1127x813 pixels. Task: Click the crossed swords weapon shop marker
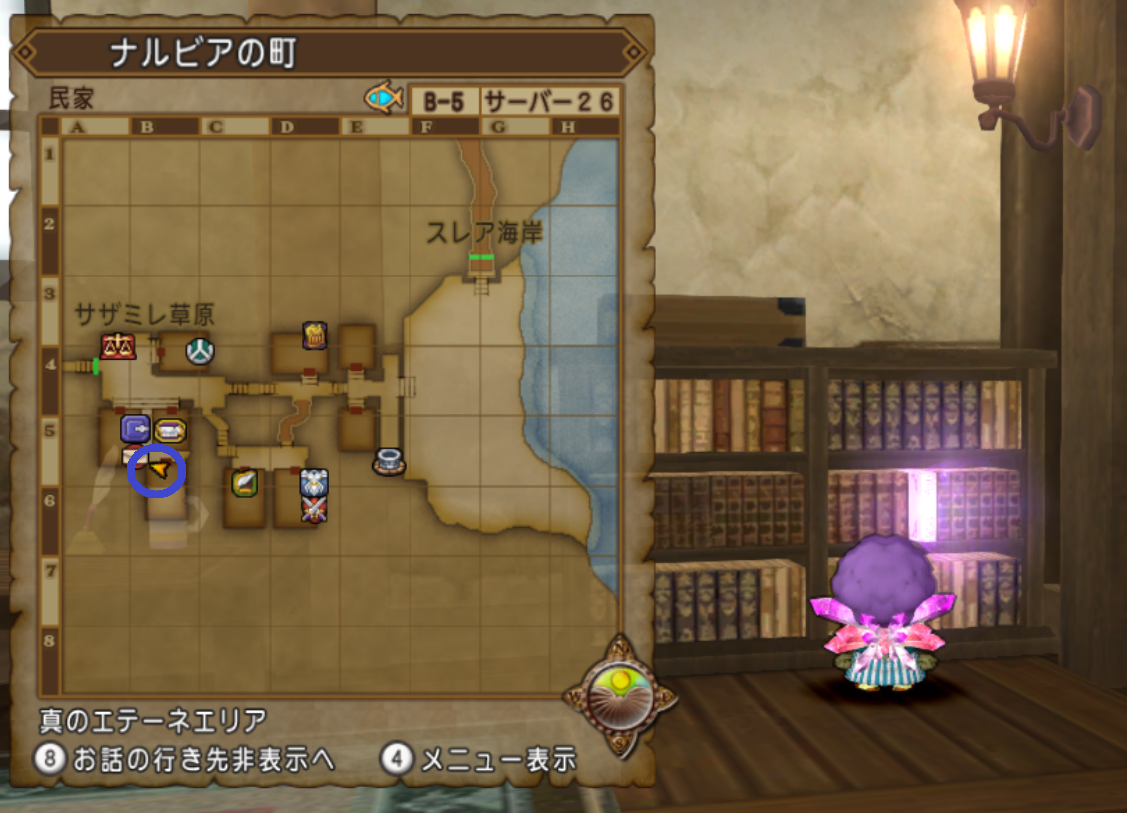314,509
